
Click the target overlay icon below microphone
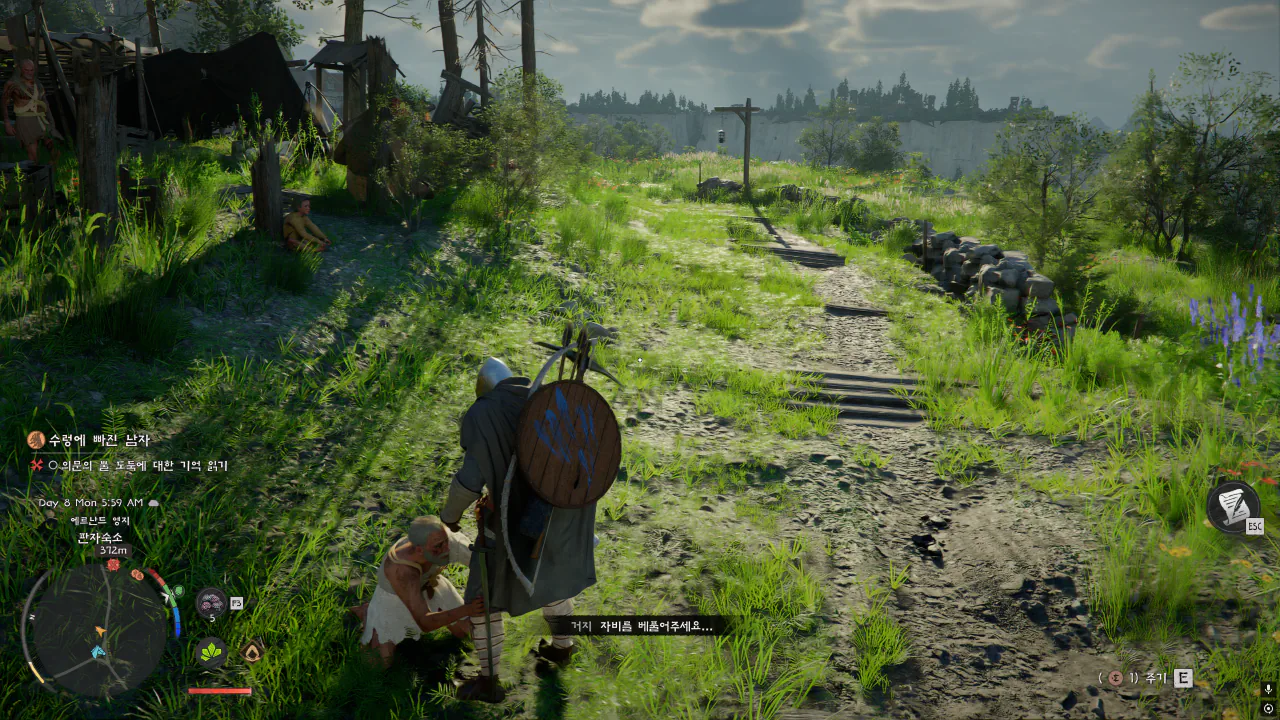[x=1268, y=709]
